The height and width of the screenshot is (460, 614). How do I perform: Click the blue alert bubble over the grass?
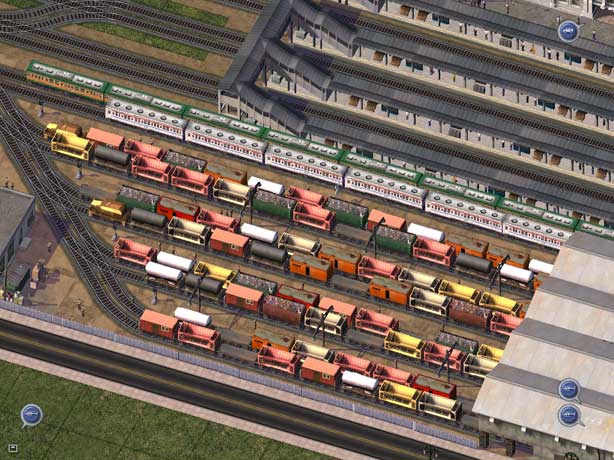pos(31,414)
